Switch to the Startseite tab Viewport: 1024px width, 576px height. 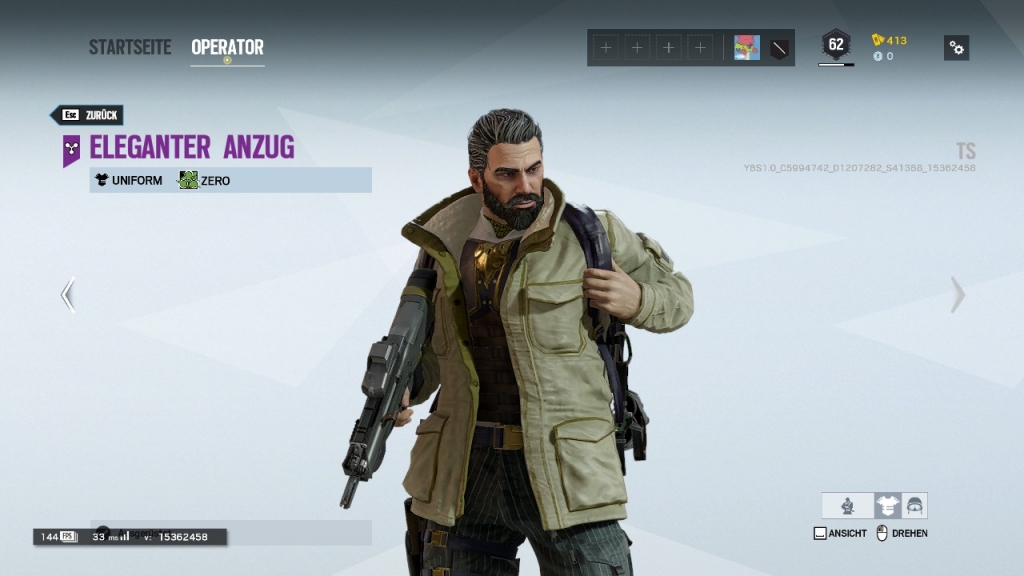coord(130,47)
